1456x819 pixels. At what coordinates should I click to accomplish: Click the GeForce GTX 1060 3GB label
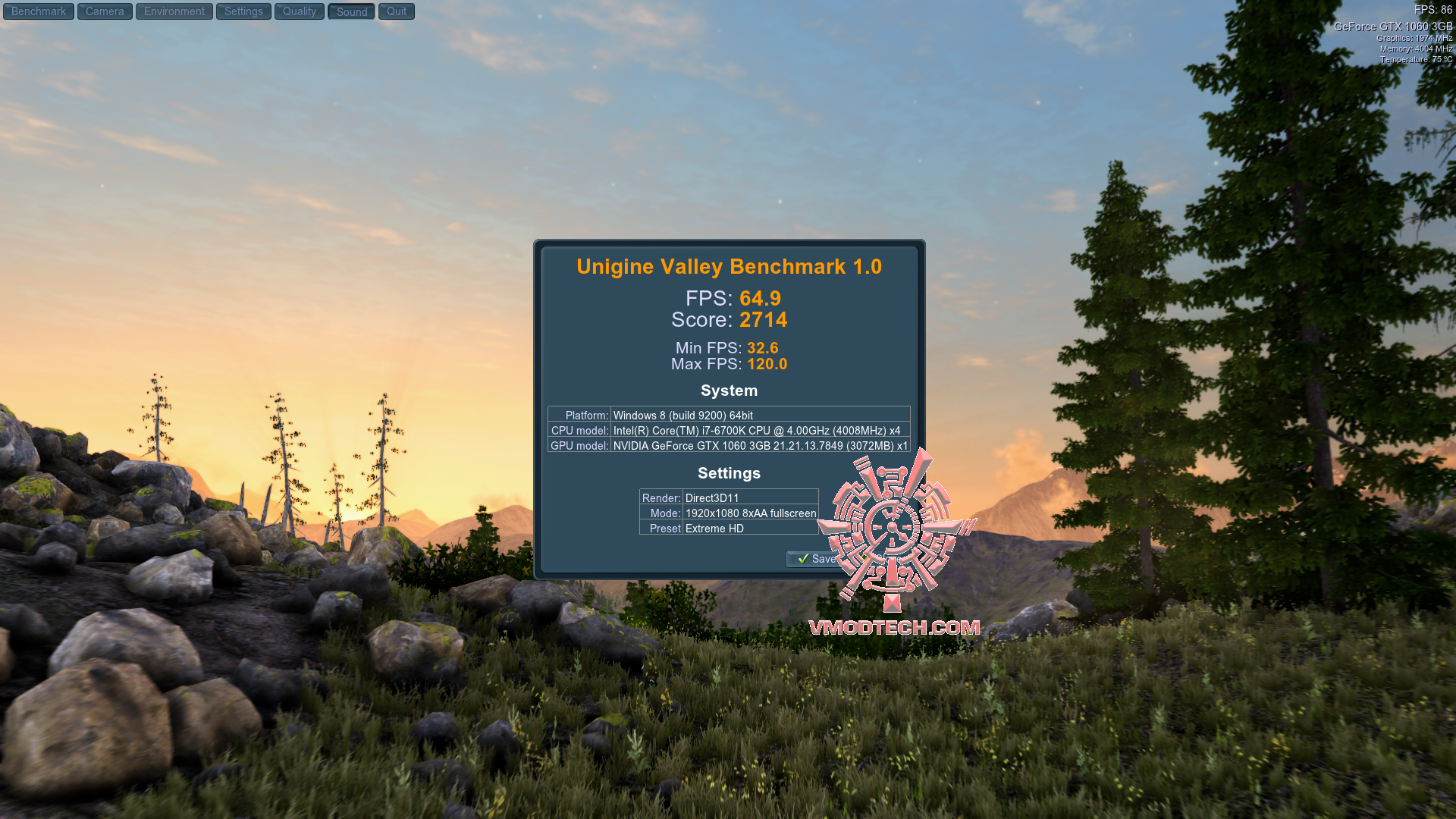(x=1395, y=27)
